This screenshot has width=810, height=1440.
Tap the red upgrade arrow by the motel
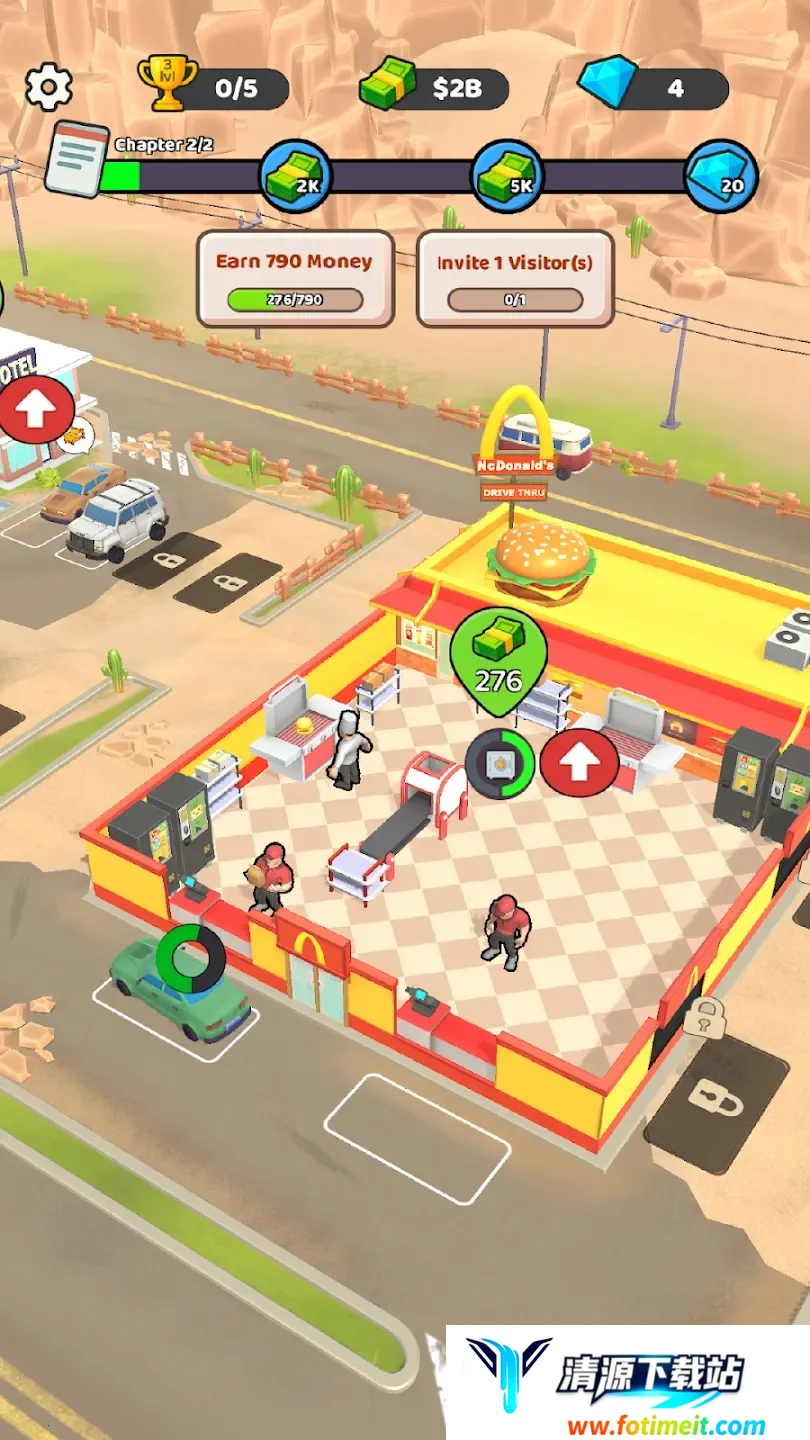(x=36, y=411)
